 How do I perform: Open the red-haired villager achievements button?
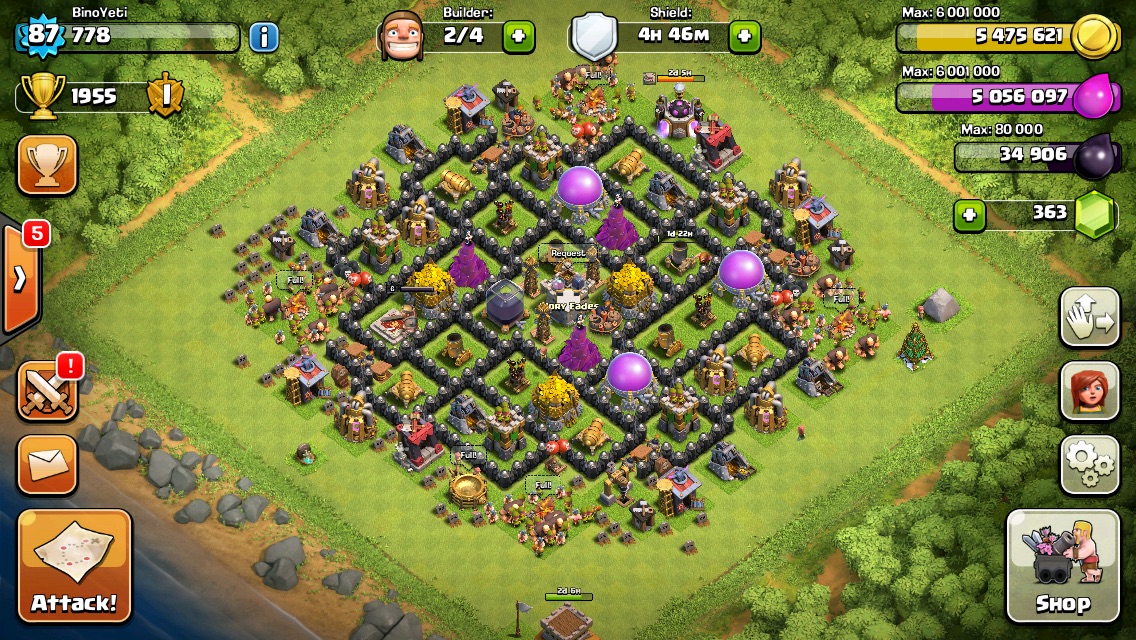[1089, 391]
